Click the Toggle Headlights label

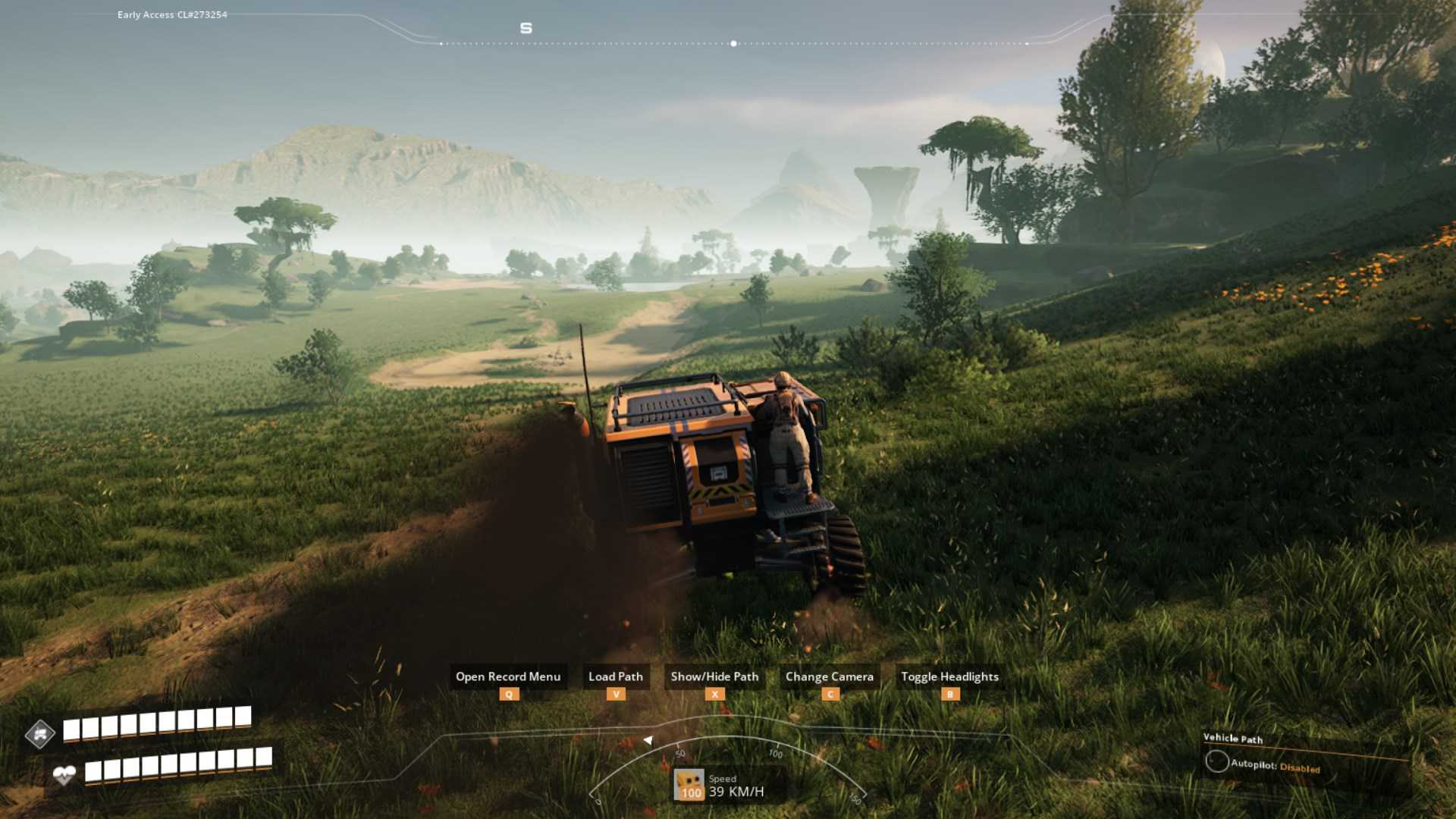click(x=949, y=676)
